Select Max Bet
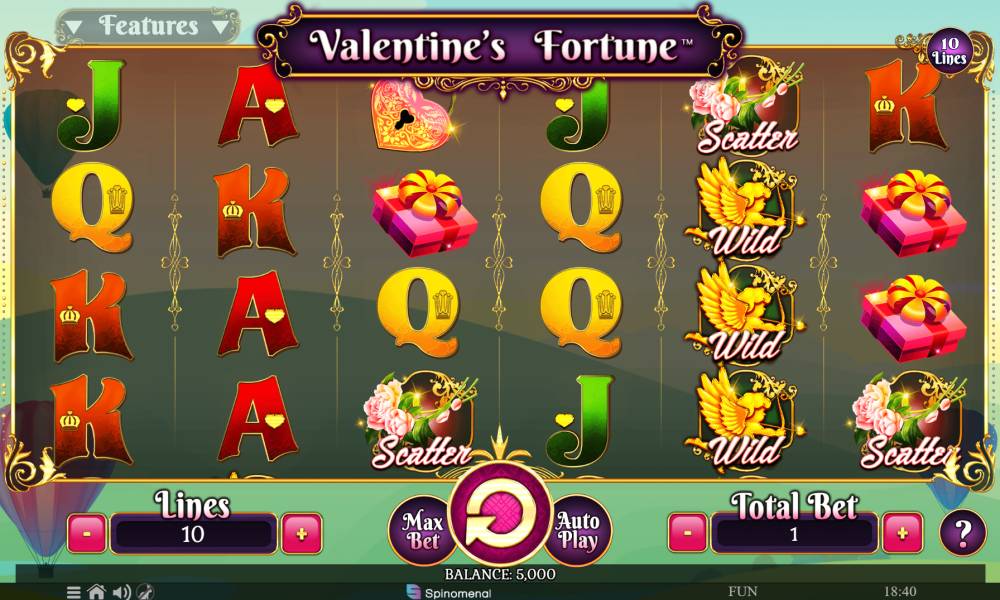This screenshot has width=1000, height=600. click(x=421, y=529)
